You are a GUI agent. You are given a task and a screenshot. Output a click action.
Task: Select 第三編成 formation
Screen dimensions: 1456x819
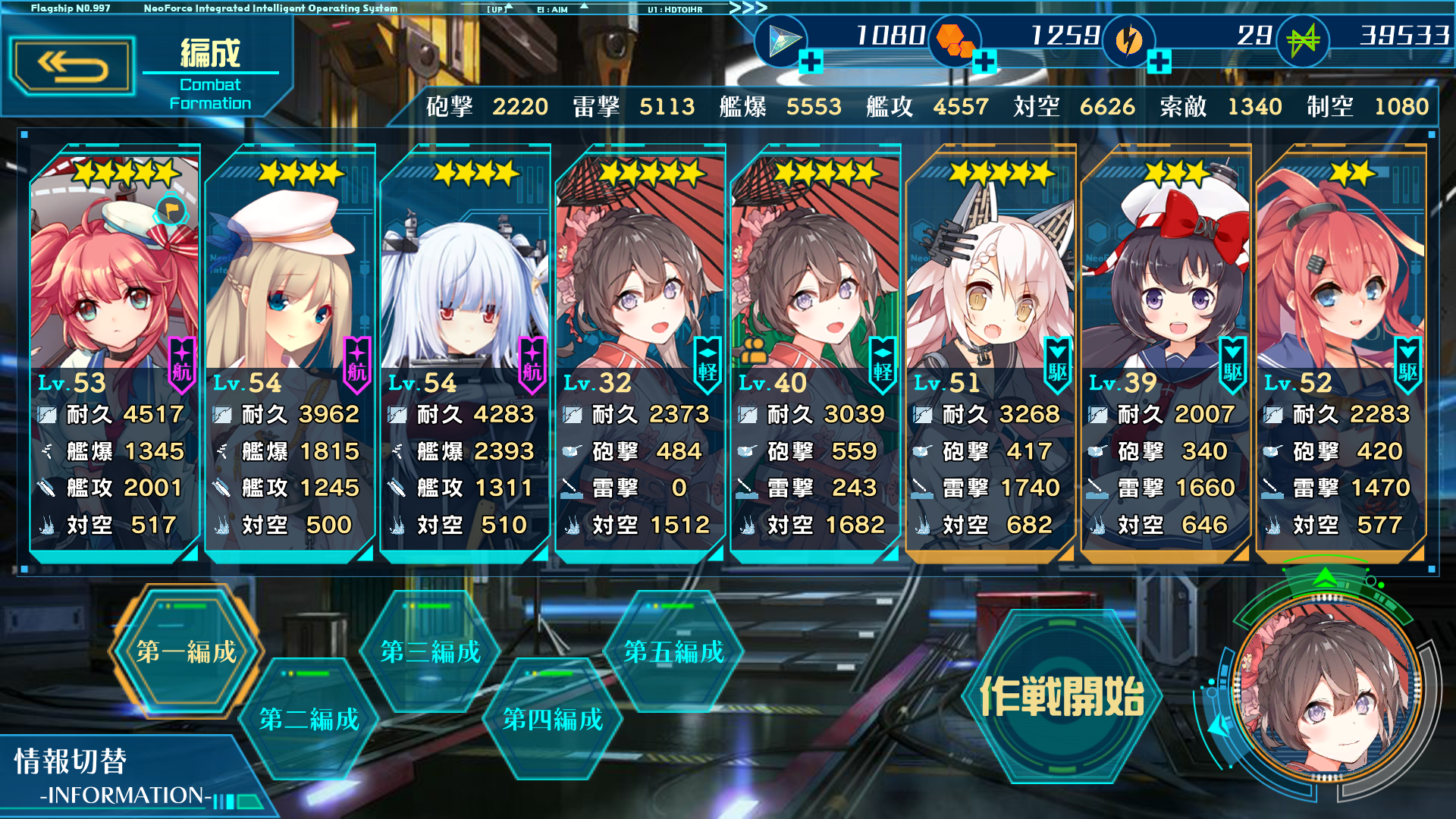[431, 652]
